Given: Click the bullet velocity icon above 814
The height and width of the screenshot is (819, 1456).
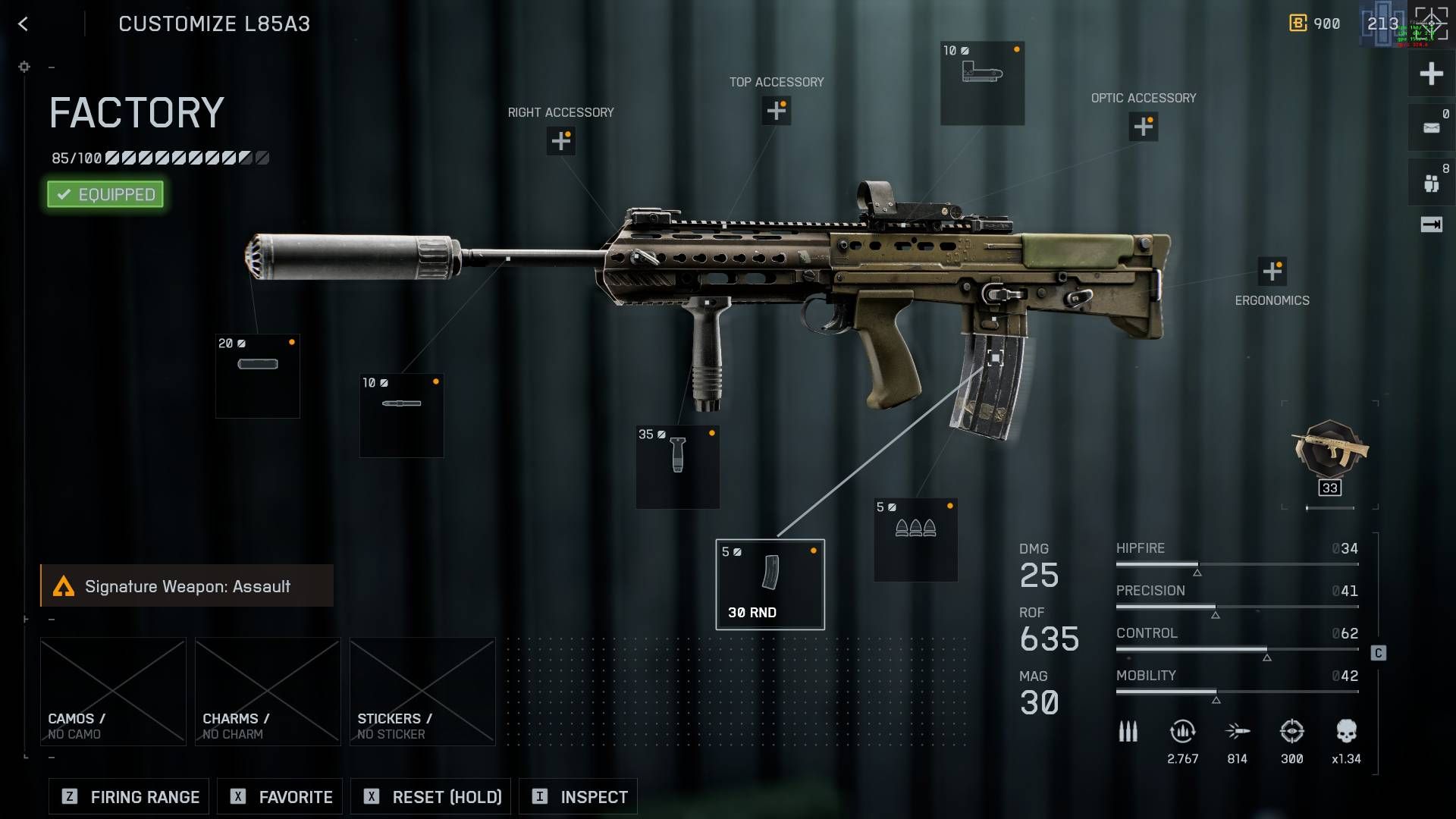Looking at the screenshot, I should [1237, 730].
